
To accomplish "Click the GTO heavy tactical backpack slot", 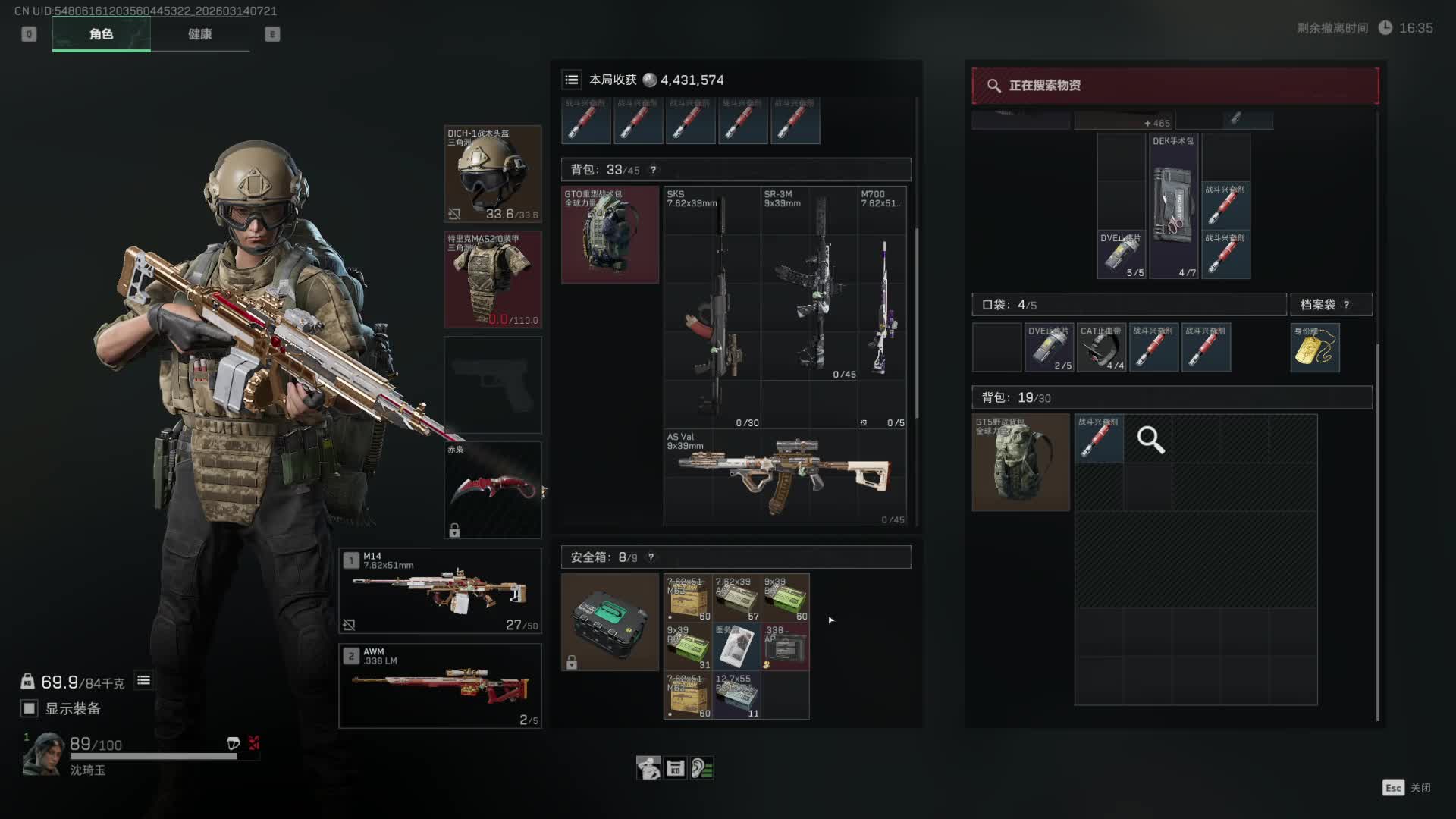I will (x=610, y=234).
